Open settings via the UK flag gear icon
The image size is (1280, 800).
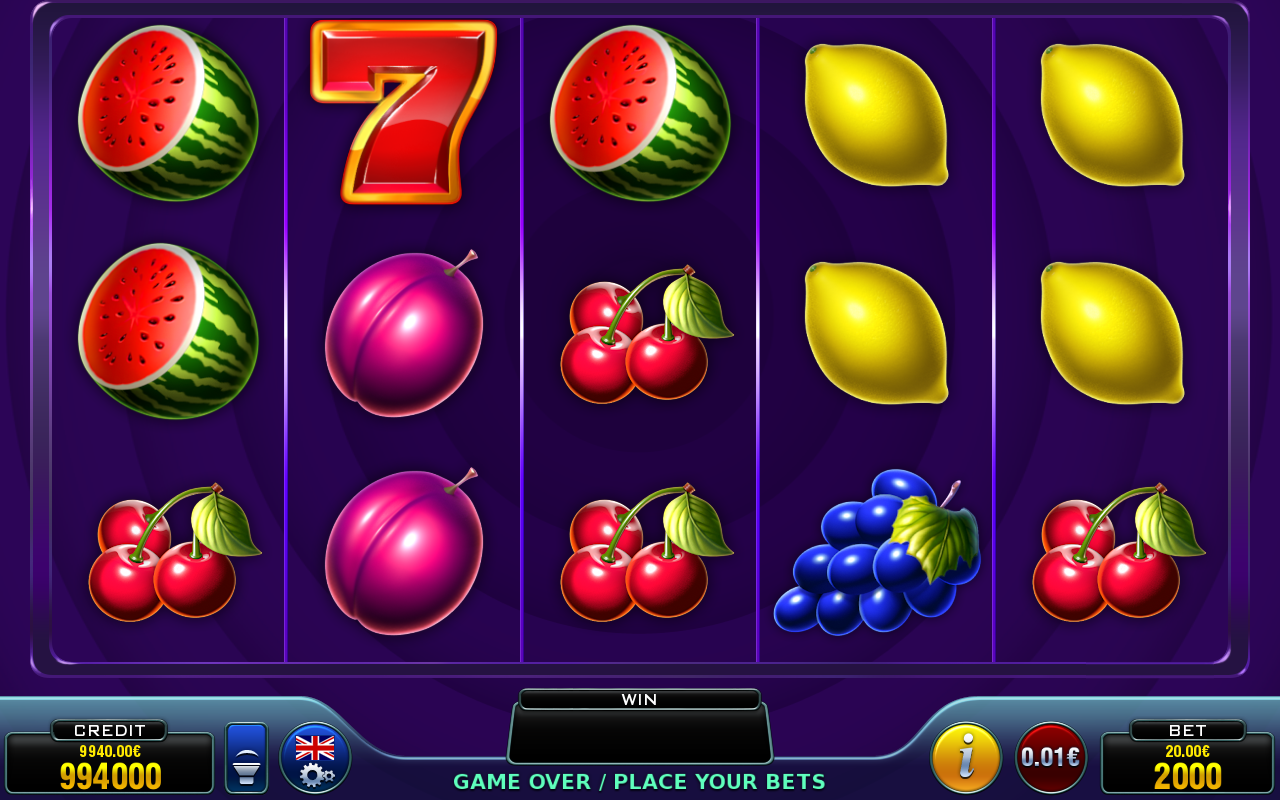pyautogui.click(x=316, y=756)
